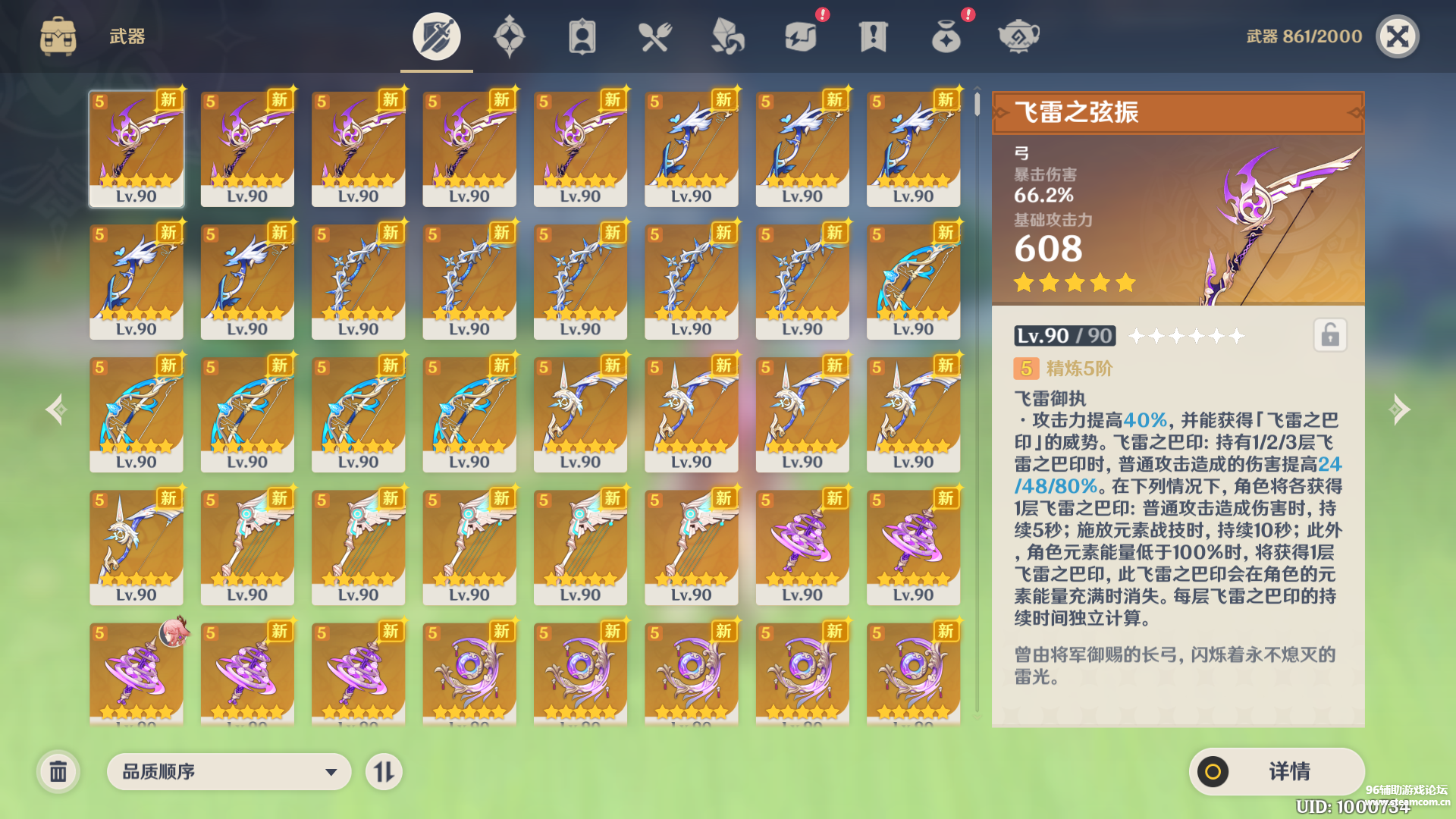Image resolution: width=1456 pixels, height=819 pixels.
Task: Switch to the Food inventory icon
Action: click(x=655, y=36)
